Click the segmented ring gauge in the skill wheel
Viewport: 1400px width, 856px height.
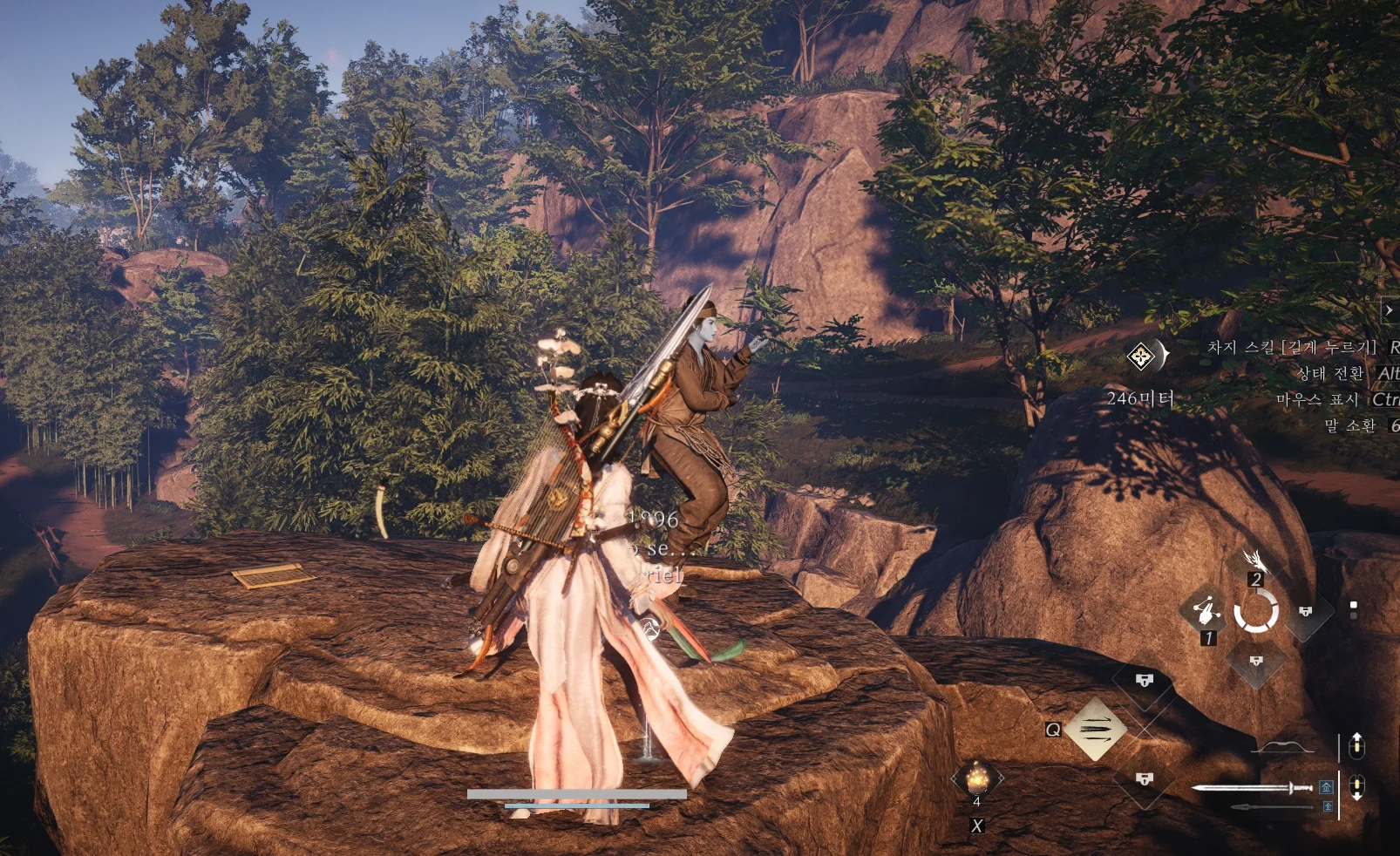(x=1256, y=610)
